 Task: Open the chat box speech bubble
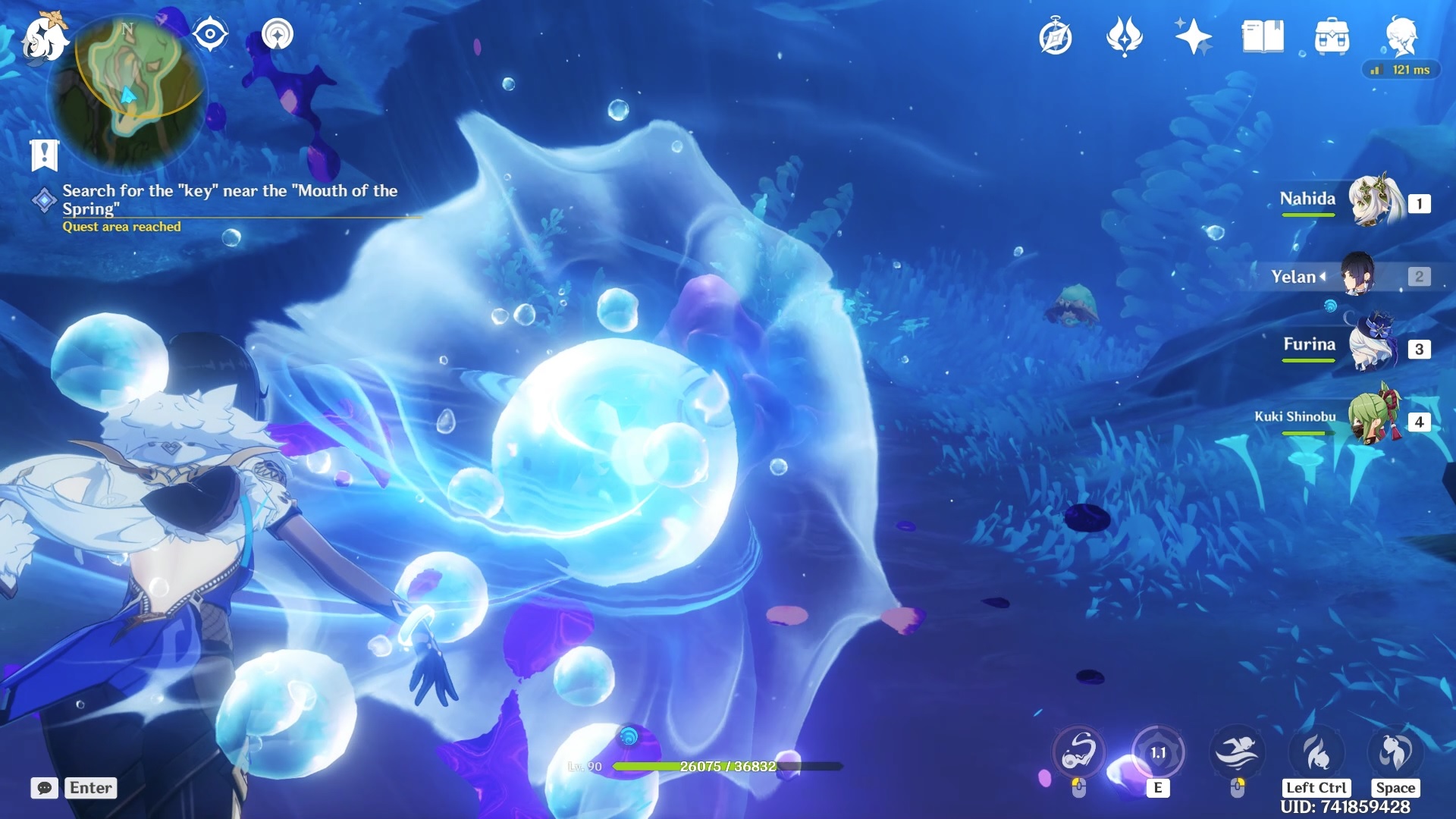pyautogui.click(x=44, y=788)
